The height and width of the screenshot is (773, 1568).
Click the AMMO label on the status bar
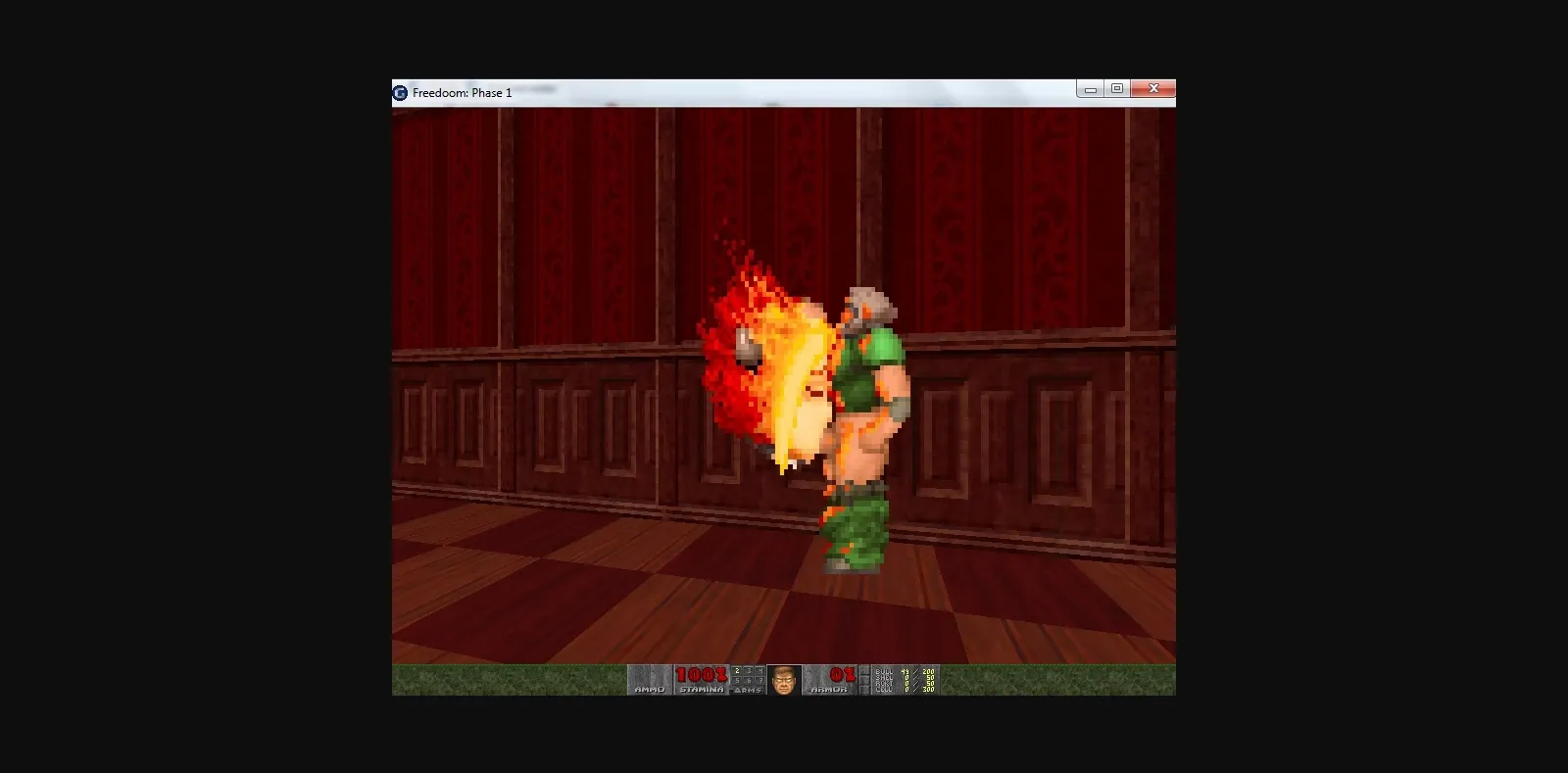tap(651, 689)
